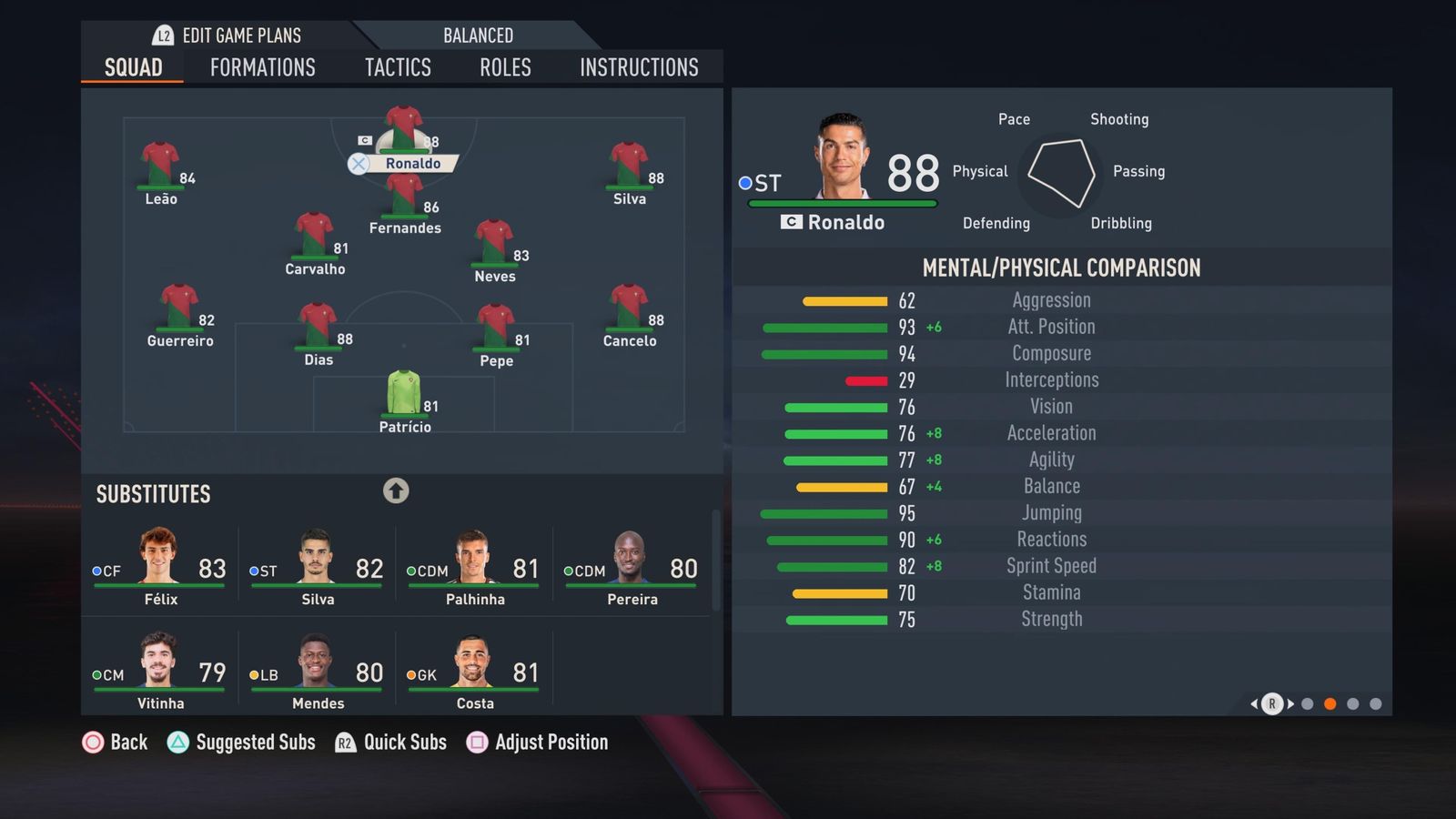The width and height of the screenshot is (1456, 819).
Task: Click the R button icon near the page dots
Action: pos(1270,703)
